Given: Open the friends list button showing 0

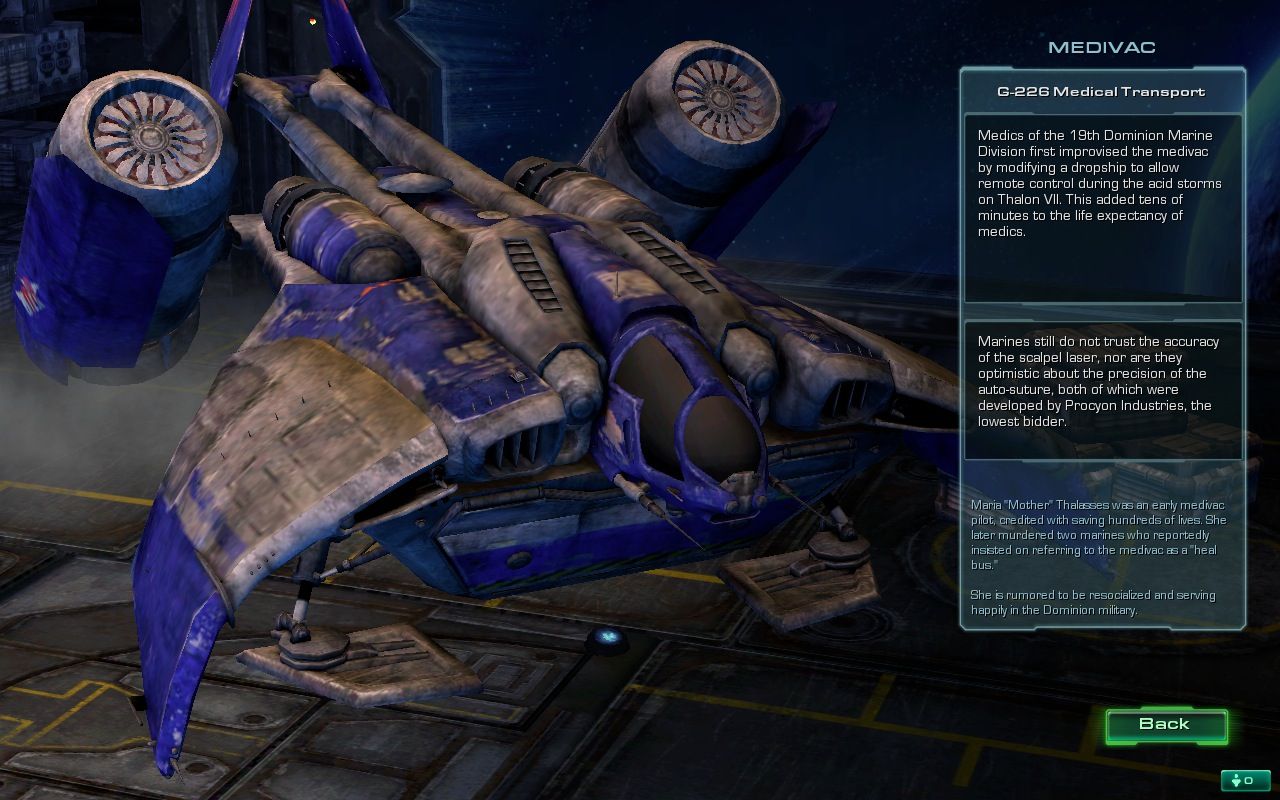Looking at the screenshot, I should click(1245, 780).
